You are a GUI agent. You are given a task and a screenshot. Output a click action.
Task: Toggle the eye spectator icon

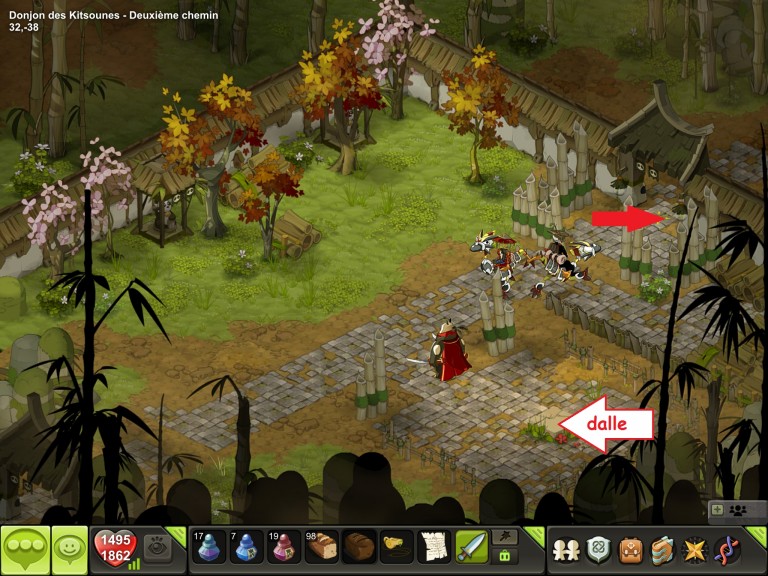click(156, 546)
